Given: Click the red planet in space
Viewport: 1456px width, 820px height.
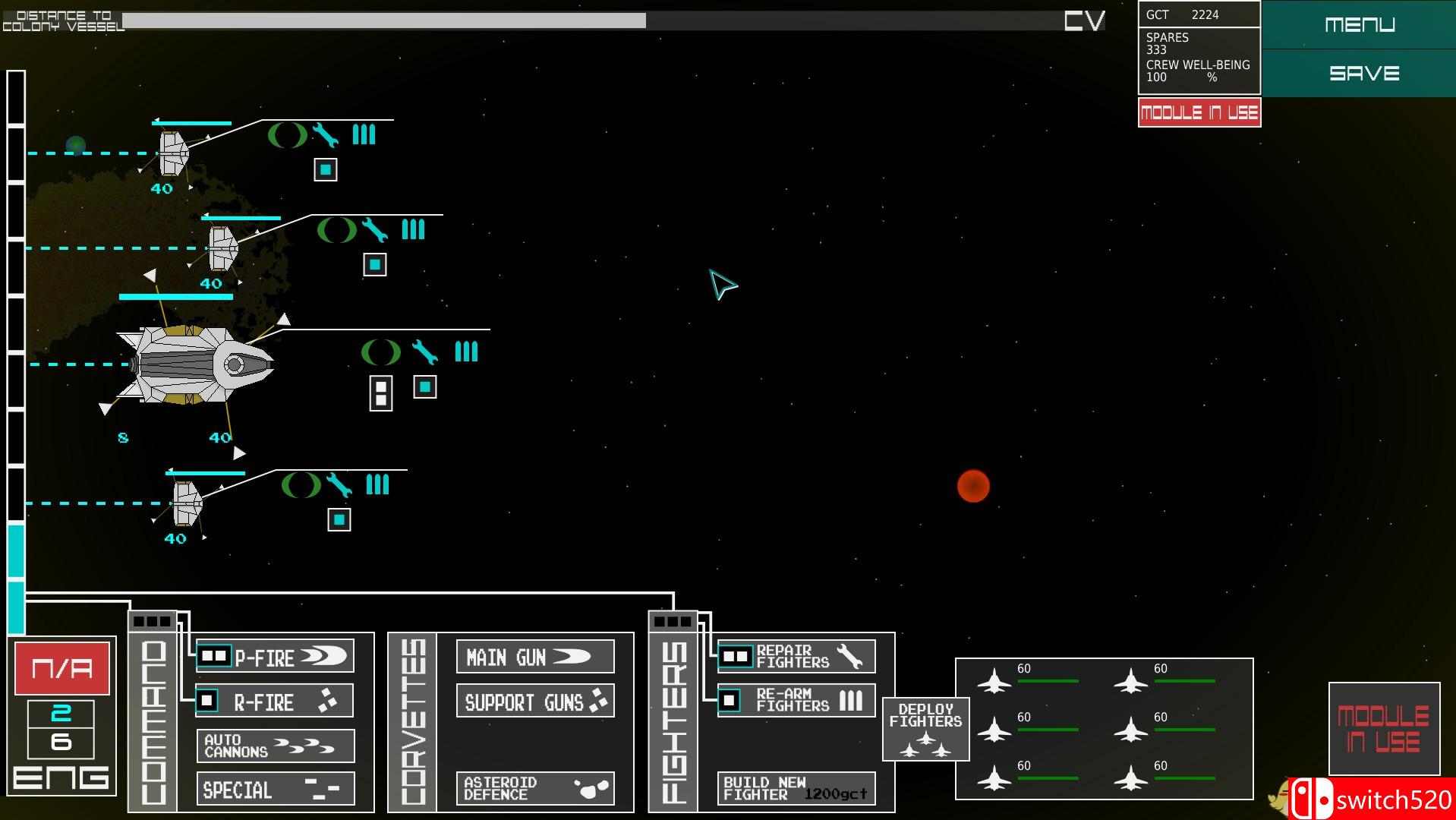Looking at the screenshot, I should 973,486.
